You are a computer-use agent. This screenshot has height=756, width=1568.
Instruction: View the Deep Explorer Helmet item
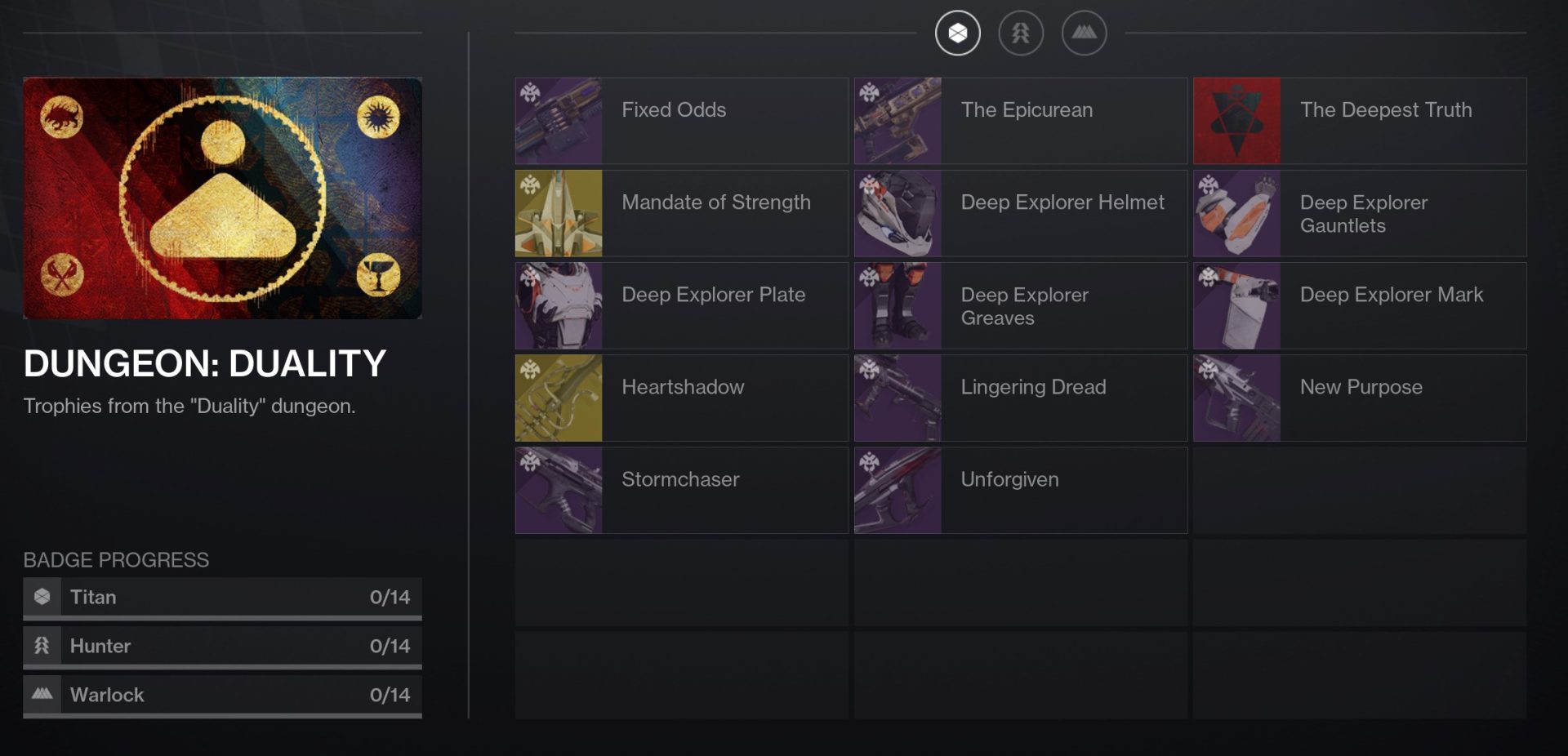1020,213
